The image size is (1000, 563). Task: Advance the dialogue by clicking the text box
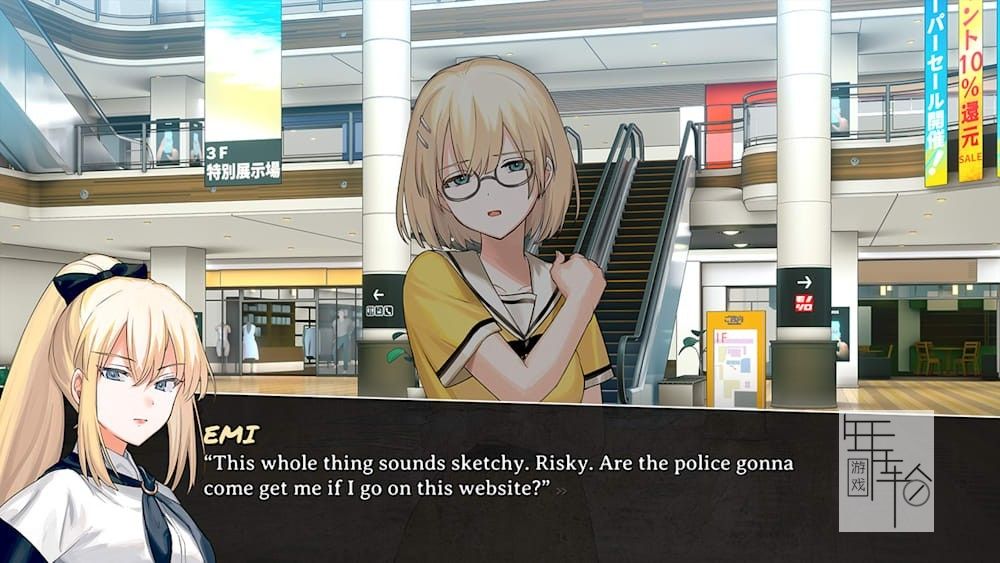[500, 520]
